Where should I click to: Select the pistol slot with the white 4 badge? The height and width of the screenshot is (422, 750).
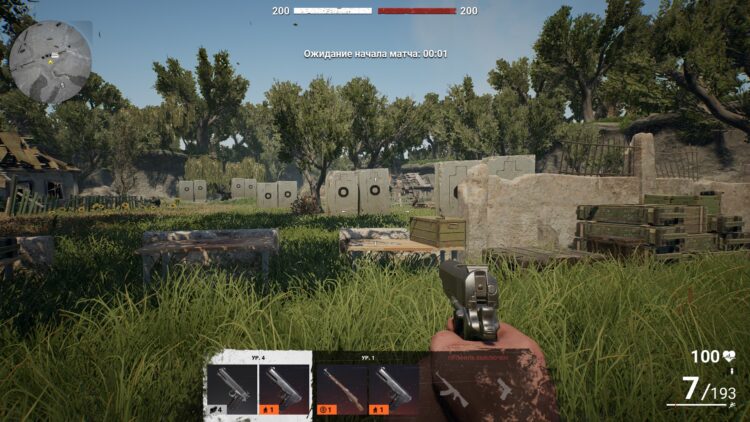click(231, 389)
